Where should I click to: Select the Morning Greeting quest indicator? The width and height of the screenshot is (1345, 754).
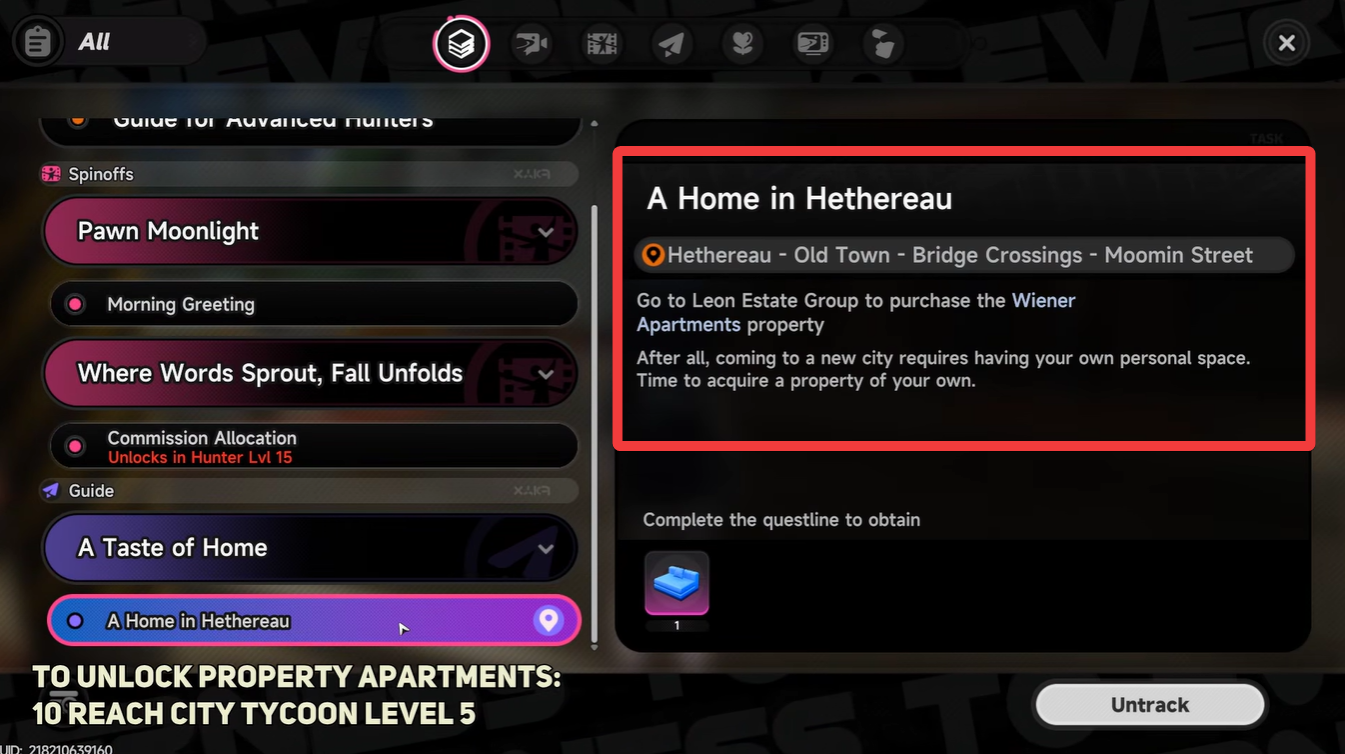75,304
